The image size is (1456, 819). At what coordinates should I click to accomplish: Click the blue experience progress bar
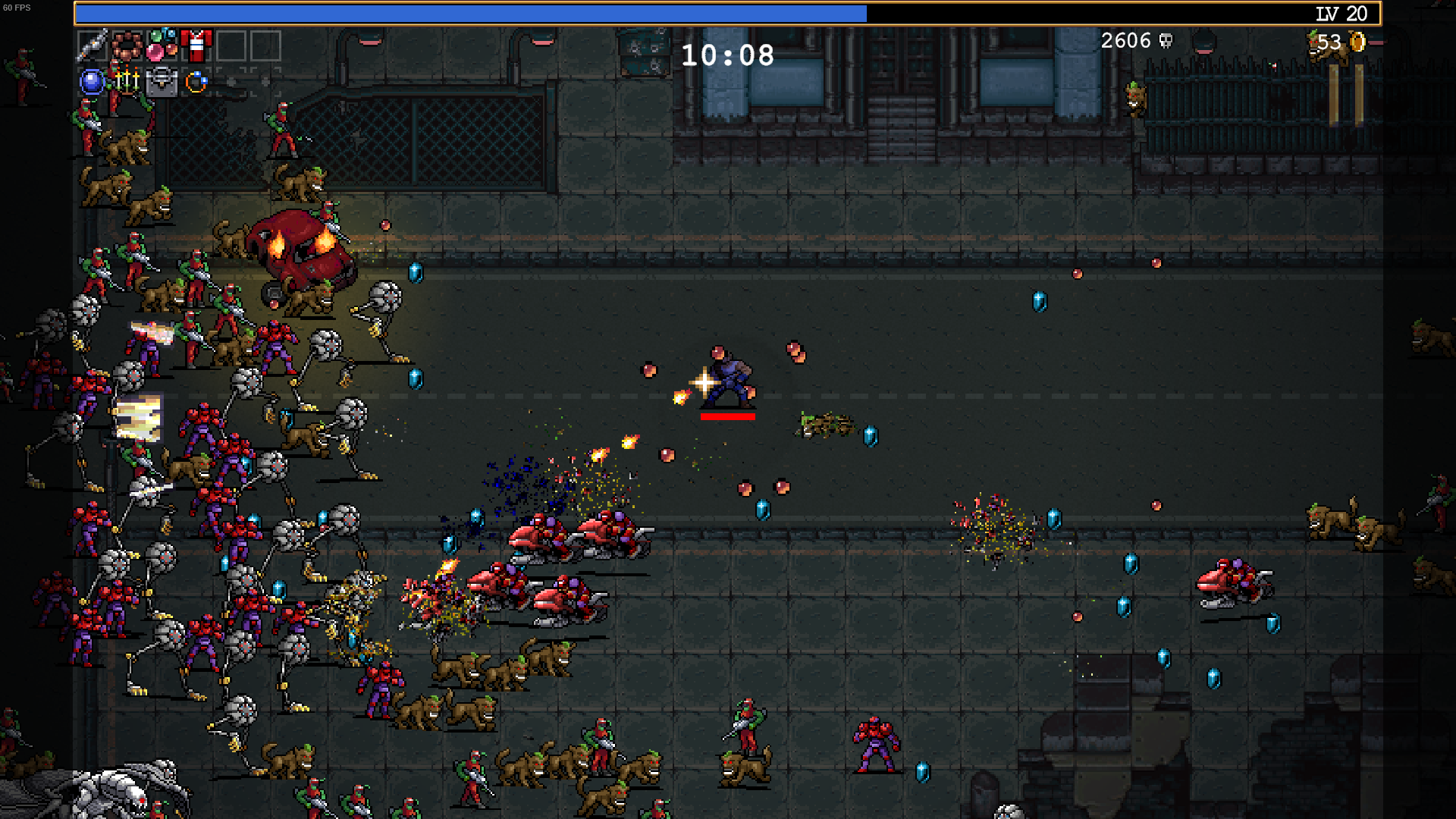coord(470,13)
